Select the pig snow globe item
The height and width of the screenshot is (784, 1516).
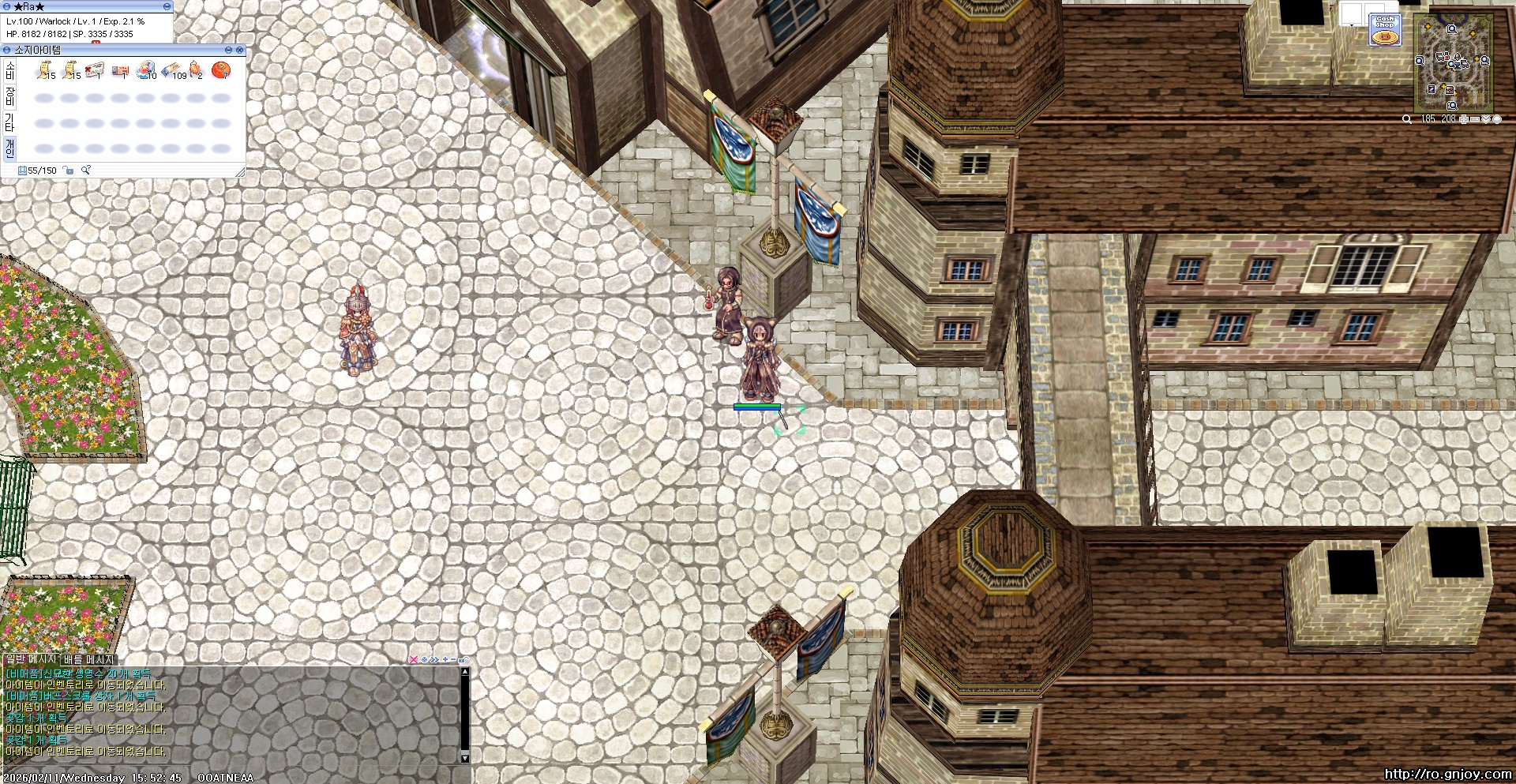145,71
